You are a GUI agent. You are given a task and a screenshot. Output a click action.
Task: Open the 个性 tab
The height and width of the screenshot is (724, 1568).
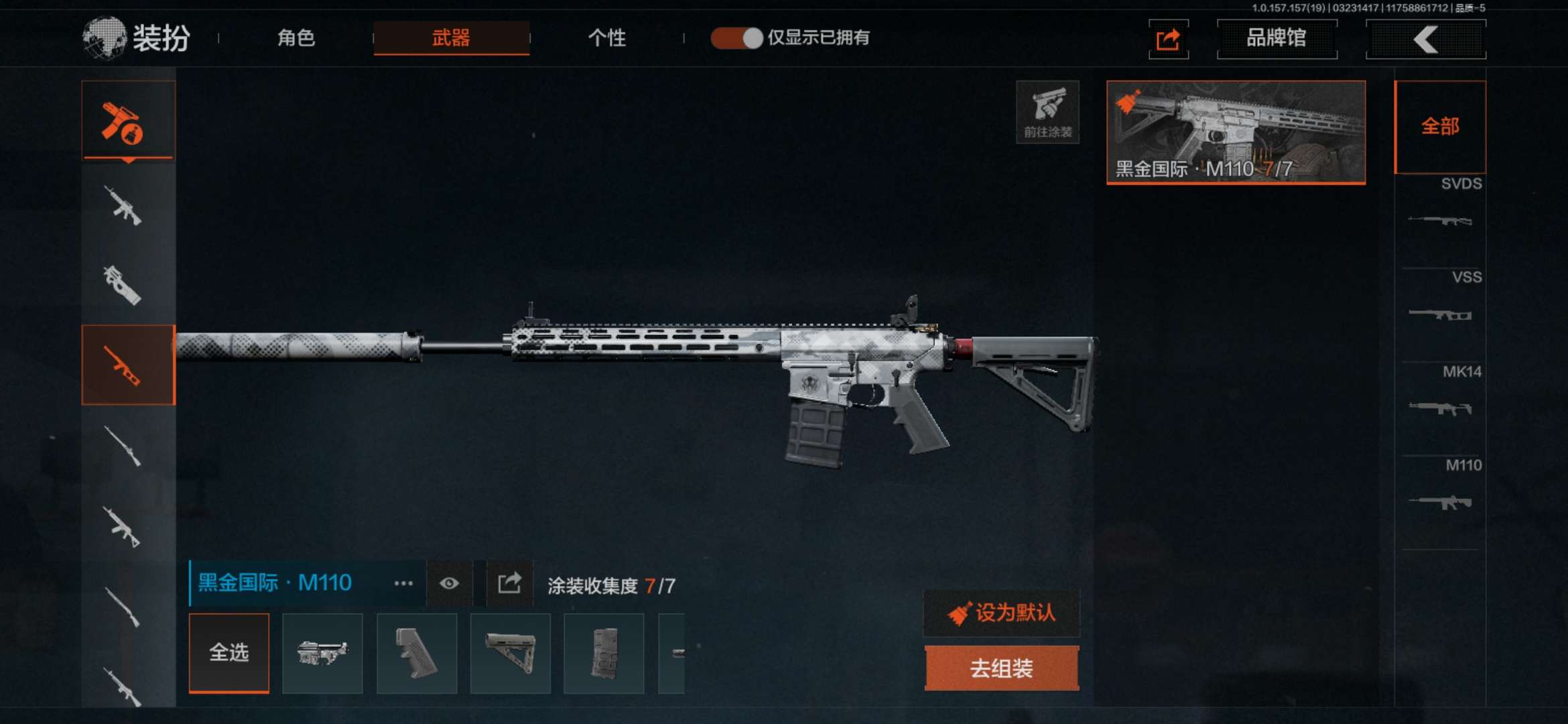[x=606, y=38]
